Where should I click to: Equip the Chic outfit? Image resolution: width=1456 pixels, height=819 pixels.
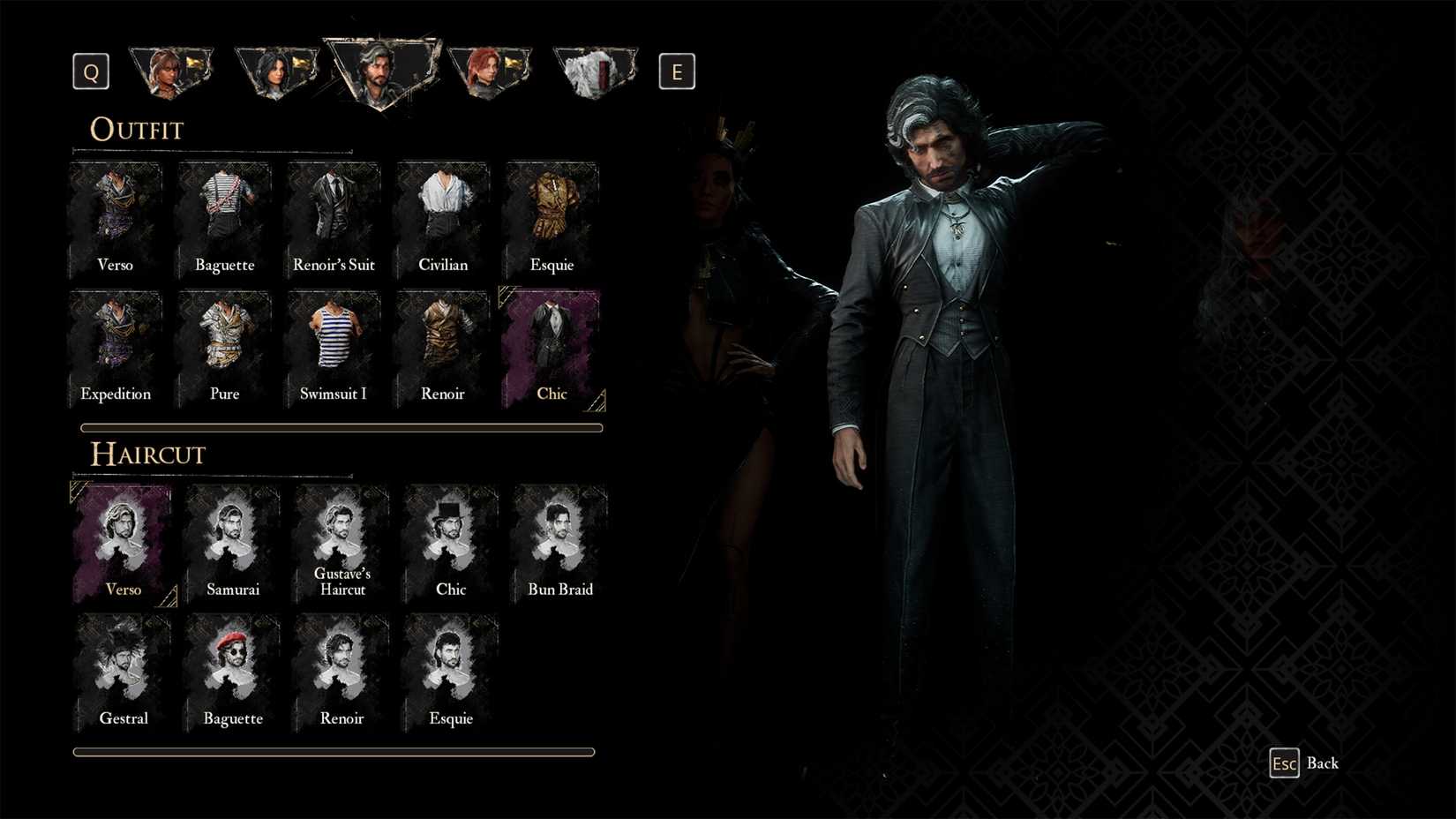point(551,346)
